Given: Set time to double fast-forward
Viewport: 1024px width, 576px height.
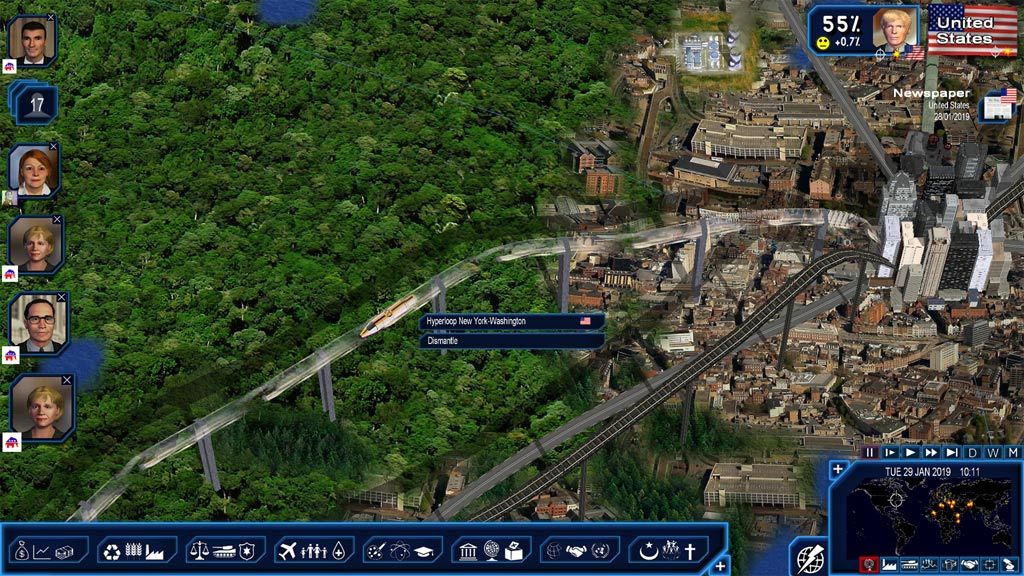Looking at the screenshot, I should [931, 452].
